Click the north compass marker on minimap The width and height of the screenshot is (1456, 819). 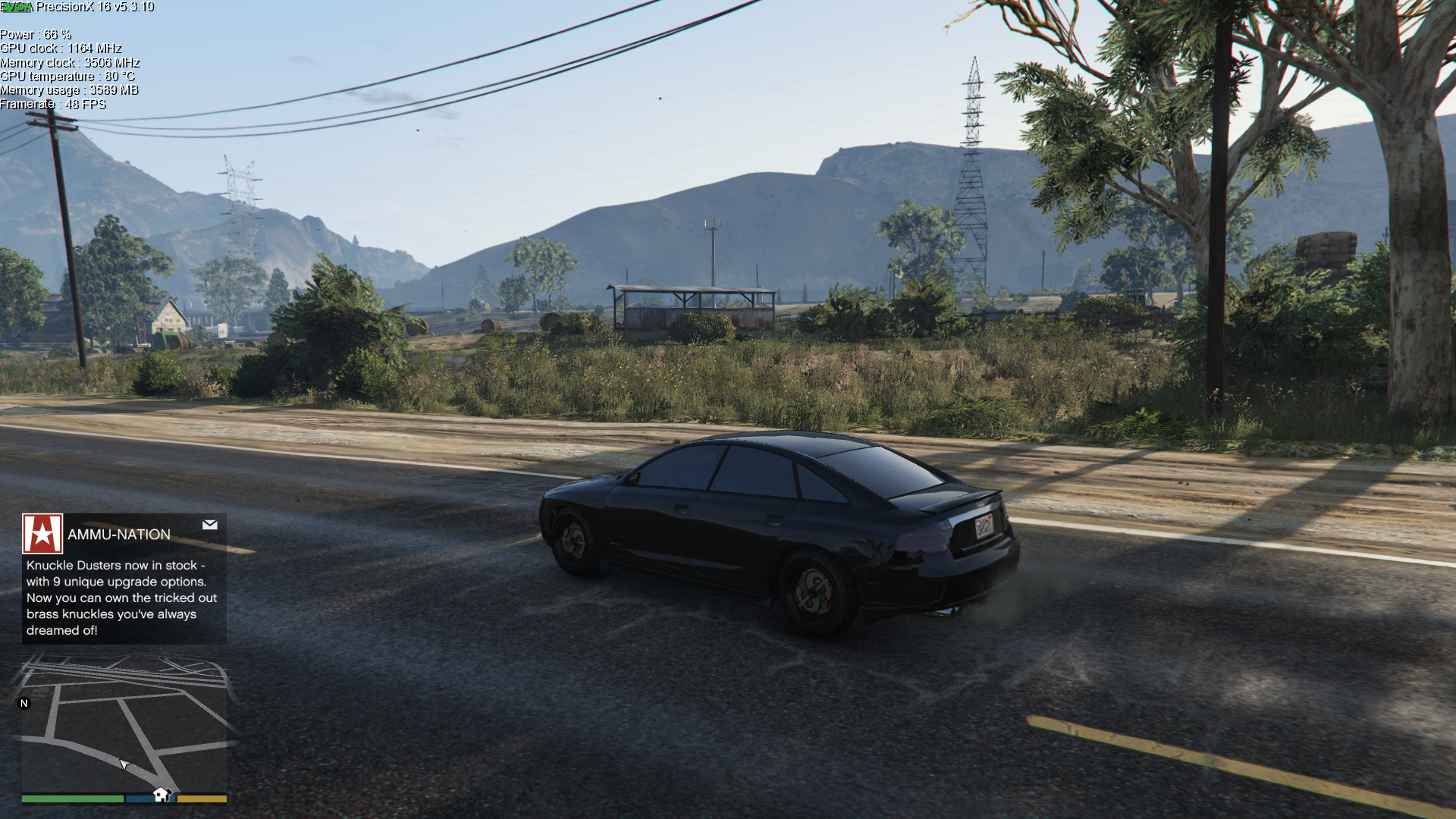(x=24, y=703)
